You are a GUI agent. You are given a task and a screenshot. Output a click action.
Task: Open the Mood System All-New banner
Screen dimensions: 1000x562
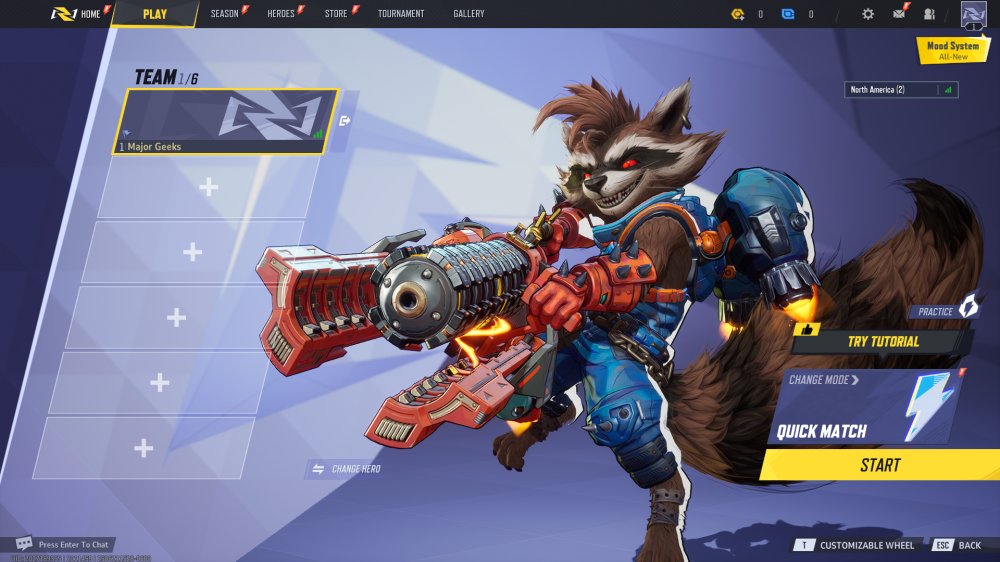(952, 50)
